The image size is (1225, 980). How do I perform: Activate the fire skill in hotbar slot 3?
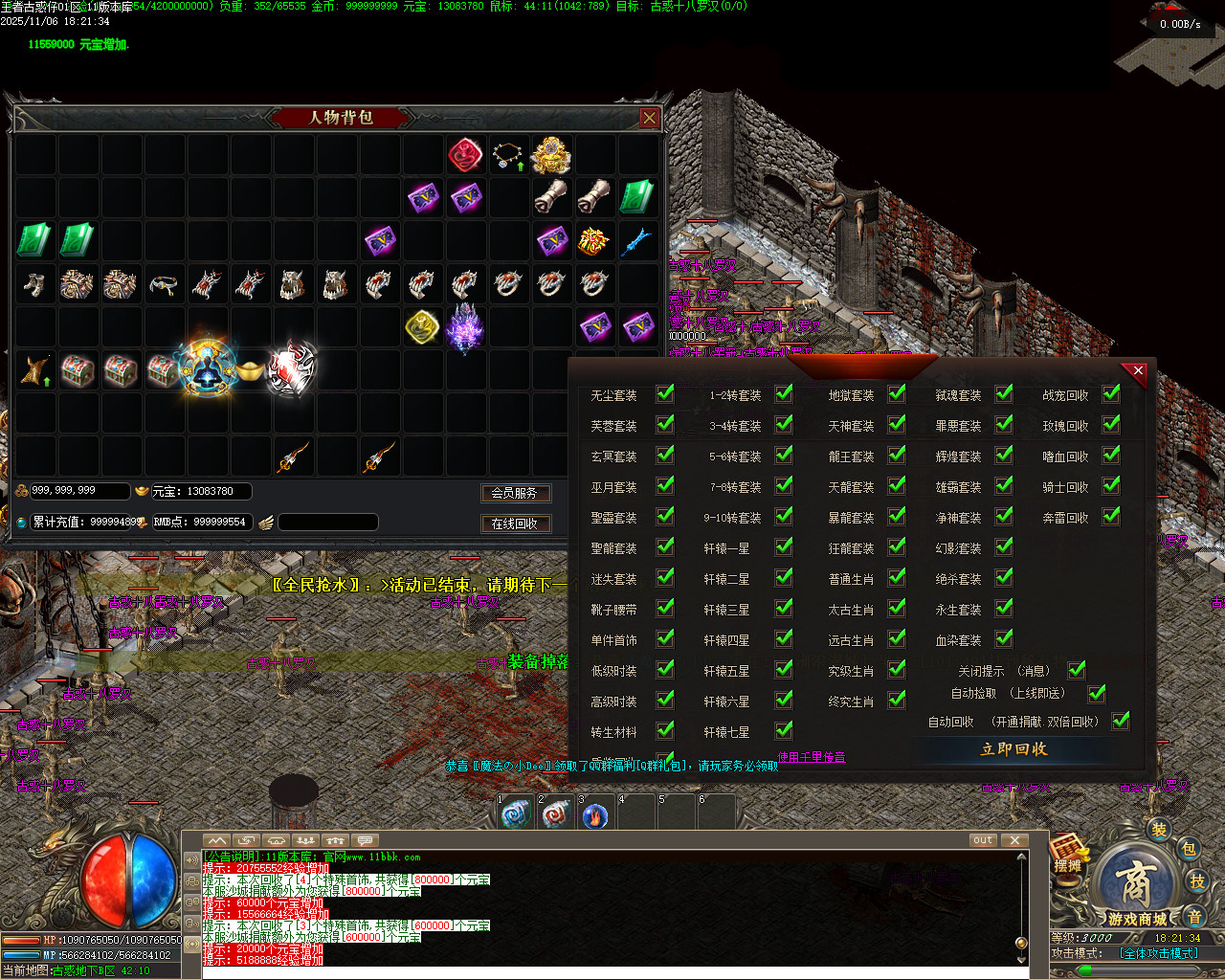(x=595, y=815)
